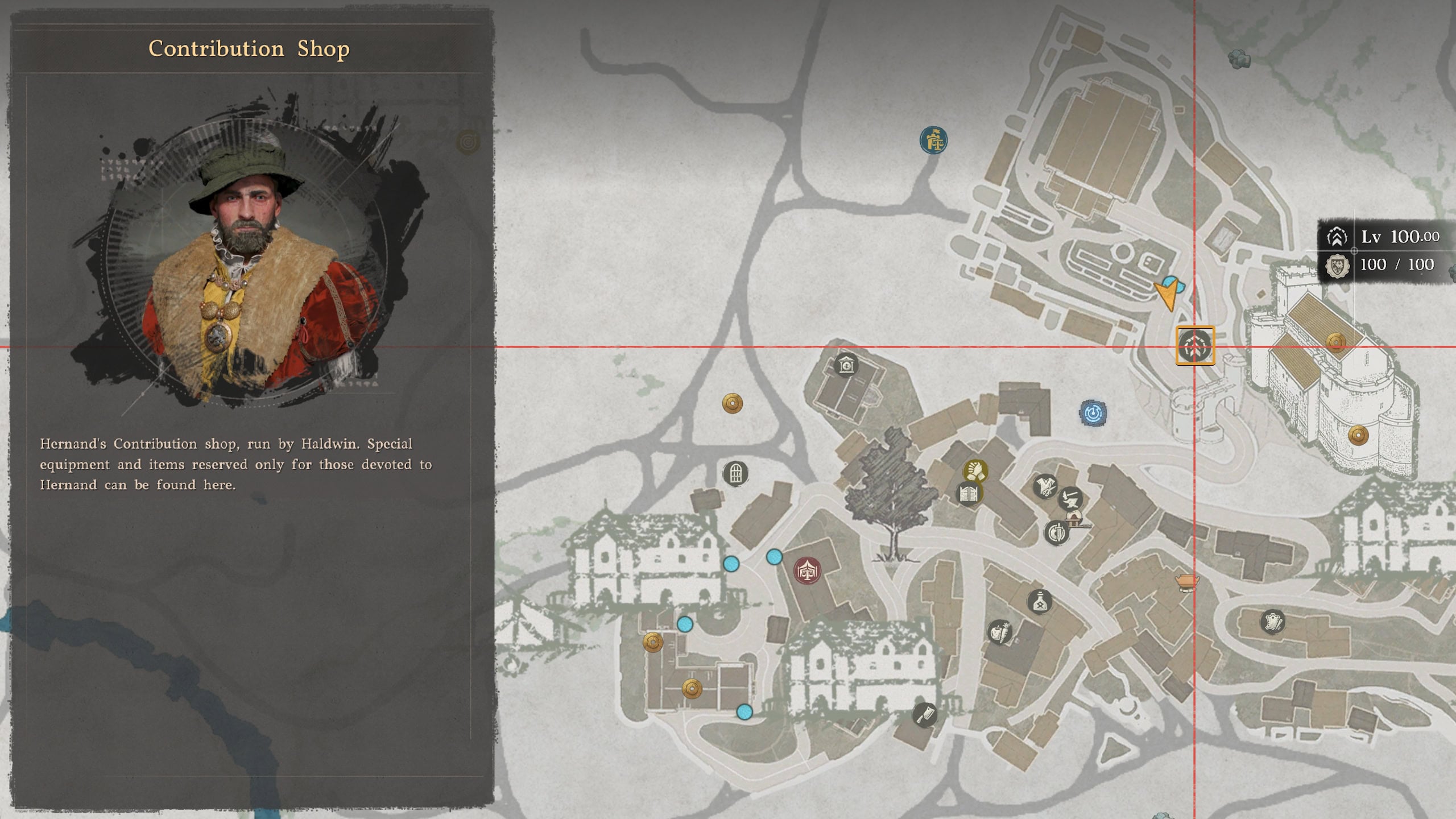Click the woodcutter axe icon near the bottom
Screen dimensions: 1456x819
click(925, 715)
